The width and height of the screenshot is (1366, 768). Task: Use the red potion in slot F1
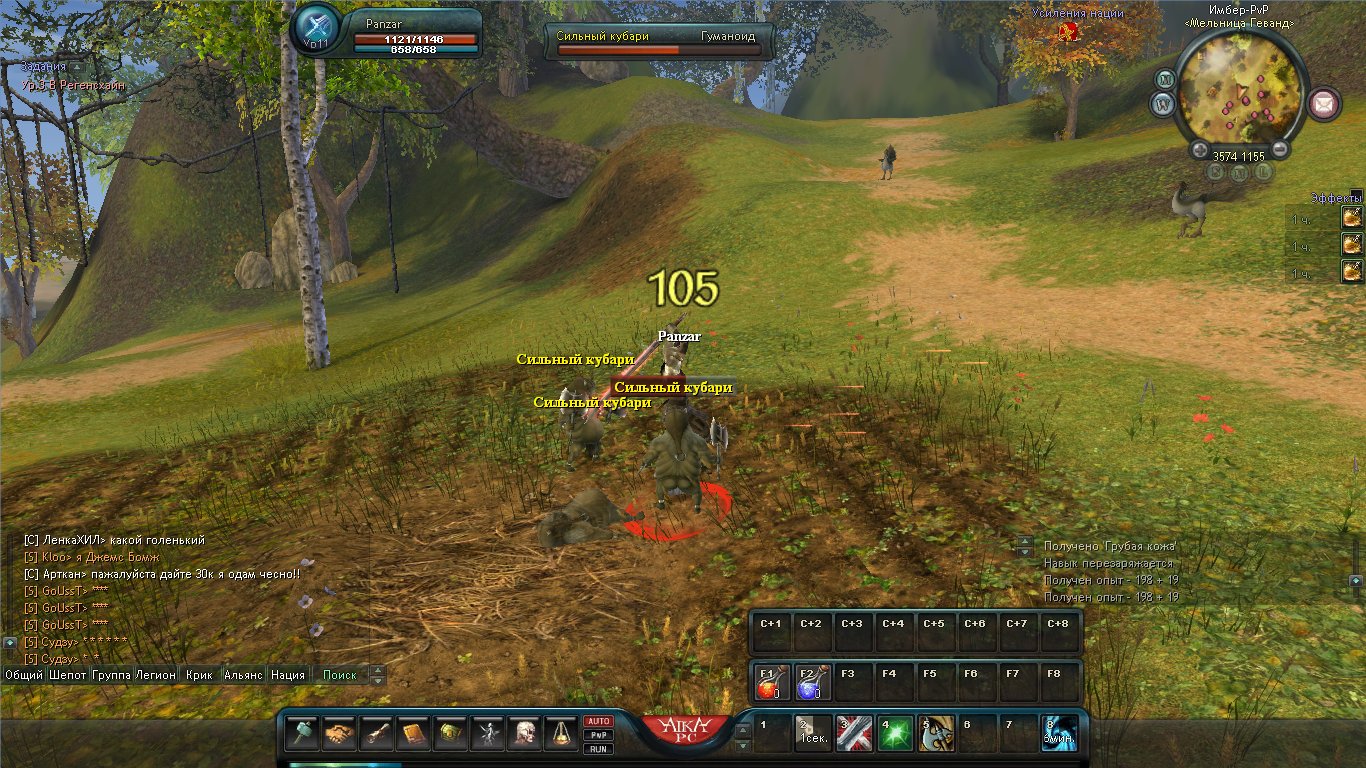pos(770,682)
